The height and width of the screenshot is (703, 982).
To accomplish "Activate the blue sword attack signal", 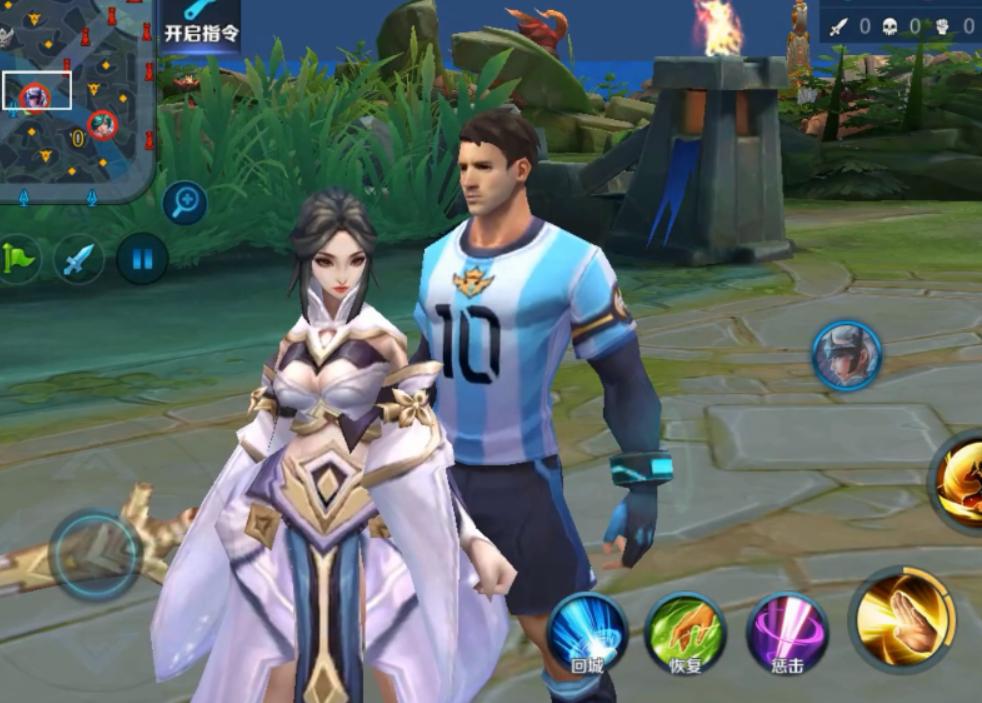I will tap(79, 259).
